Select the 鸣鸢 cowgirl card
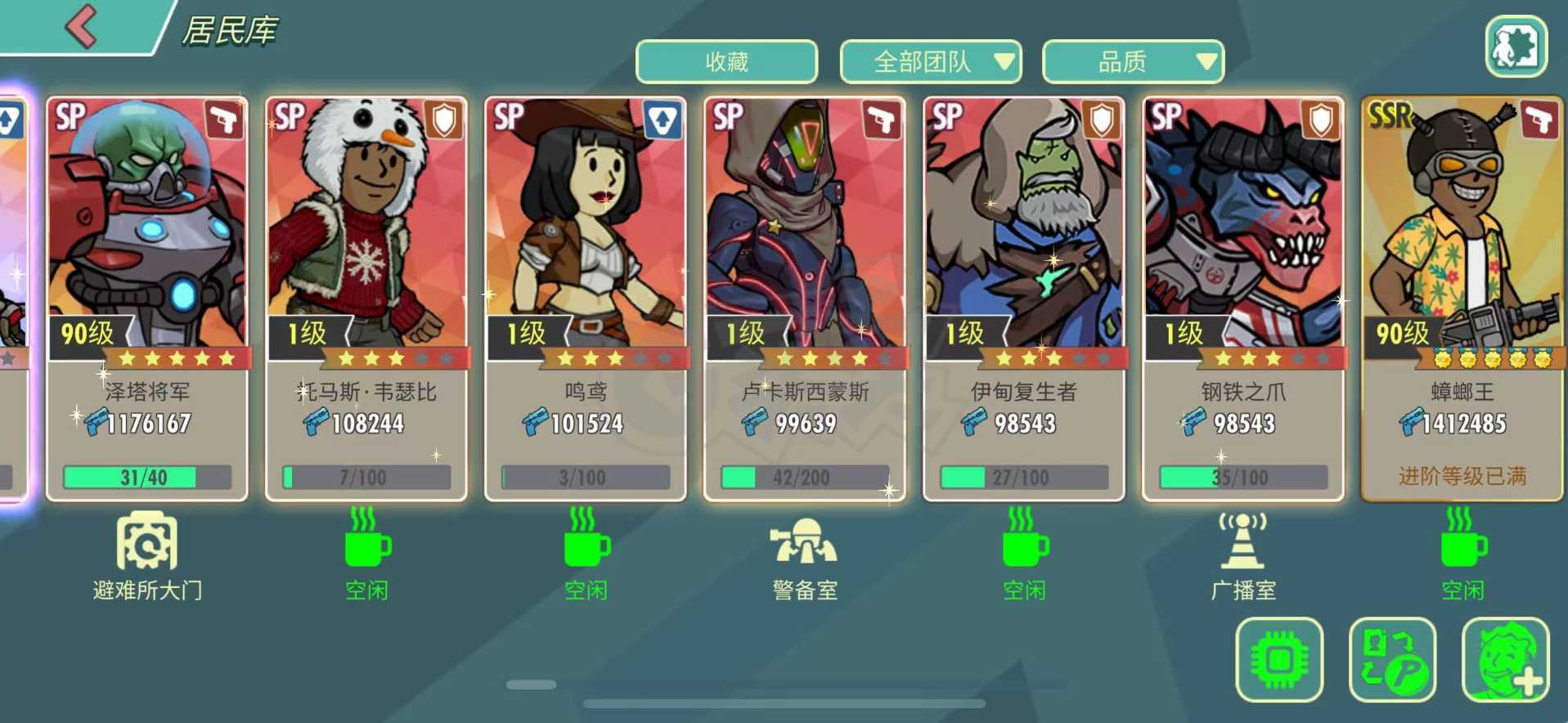Viewport: 1568px width, 723px height. pyautogui.click(x=586, y=299)
